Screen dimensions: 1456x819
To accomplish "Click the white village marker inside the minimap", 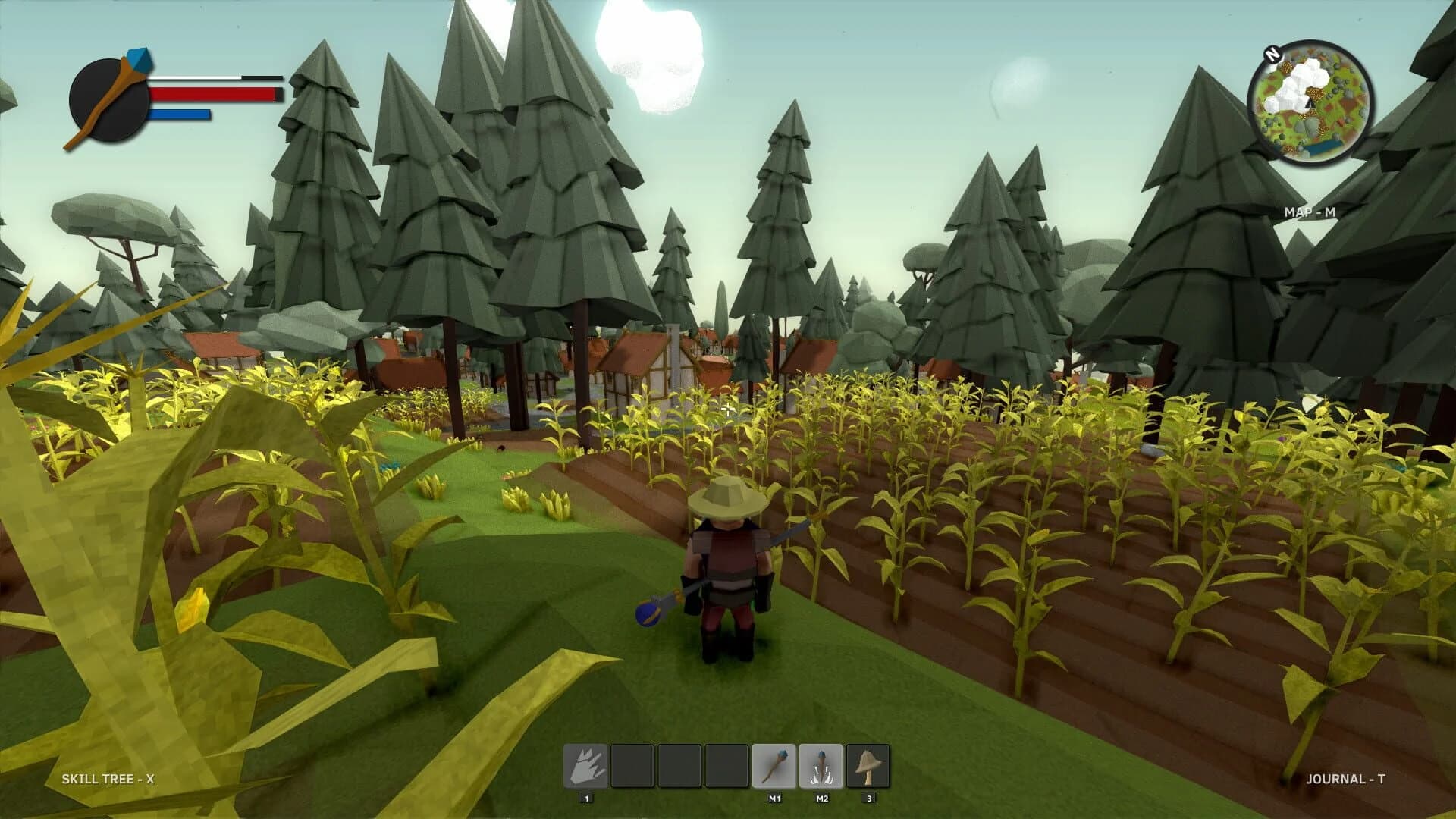I will (x=1301, y=83).
